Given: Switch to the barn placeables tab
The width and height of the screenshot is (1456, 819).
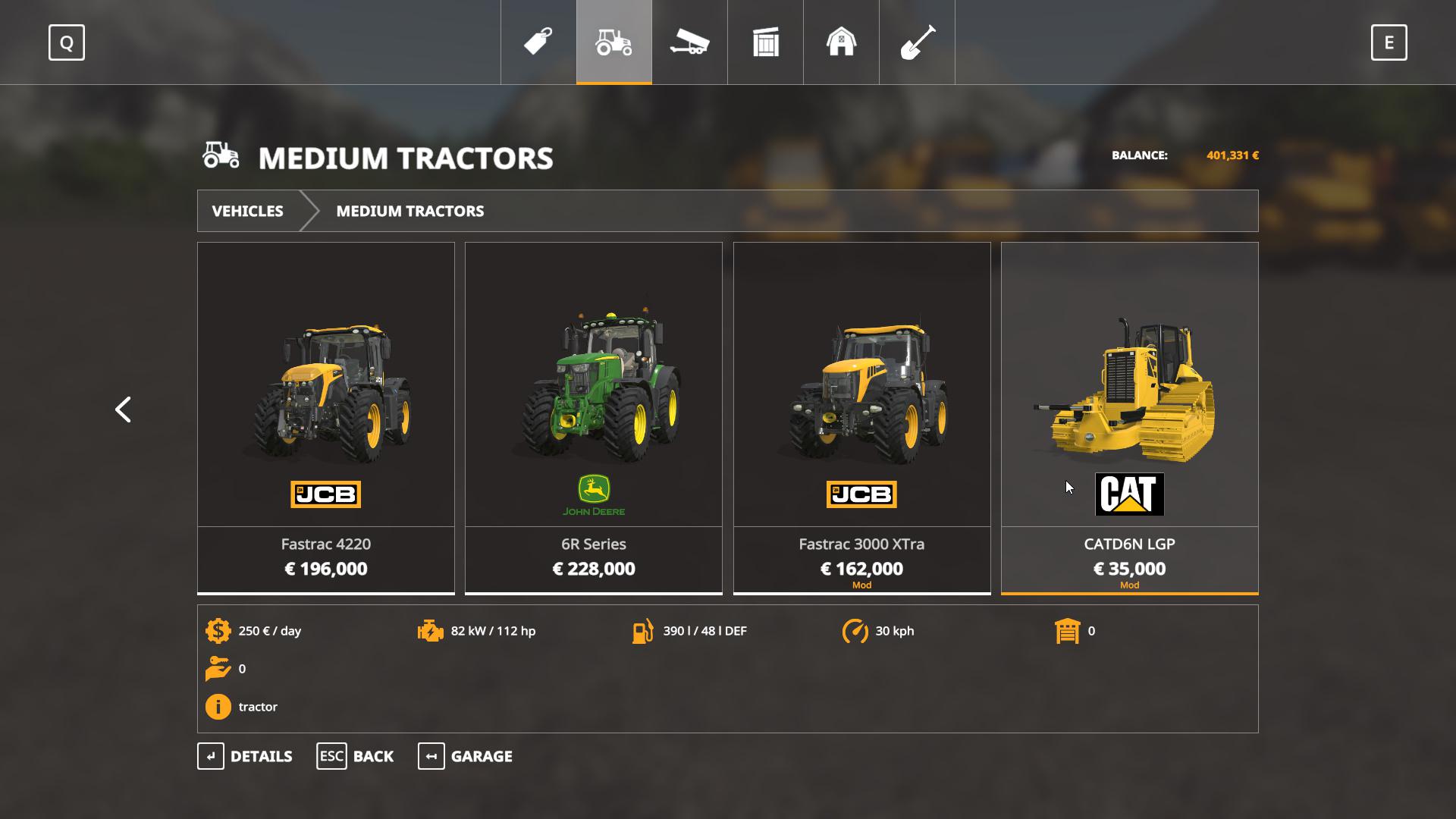Looking at the screenshot, I should point(841,42).
